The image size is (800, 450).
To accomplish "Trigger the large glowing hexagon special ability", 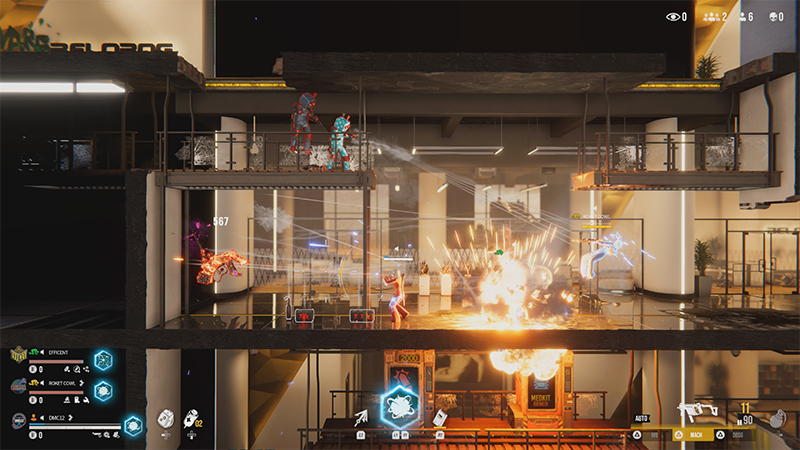I will click(x=400, y=408).
